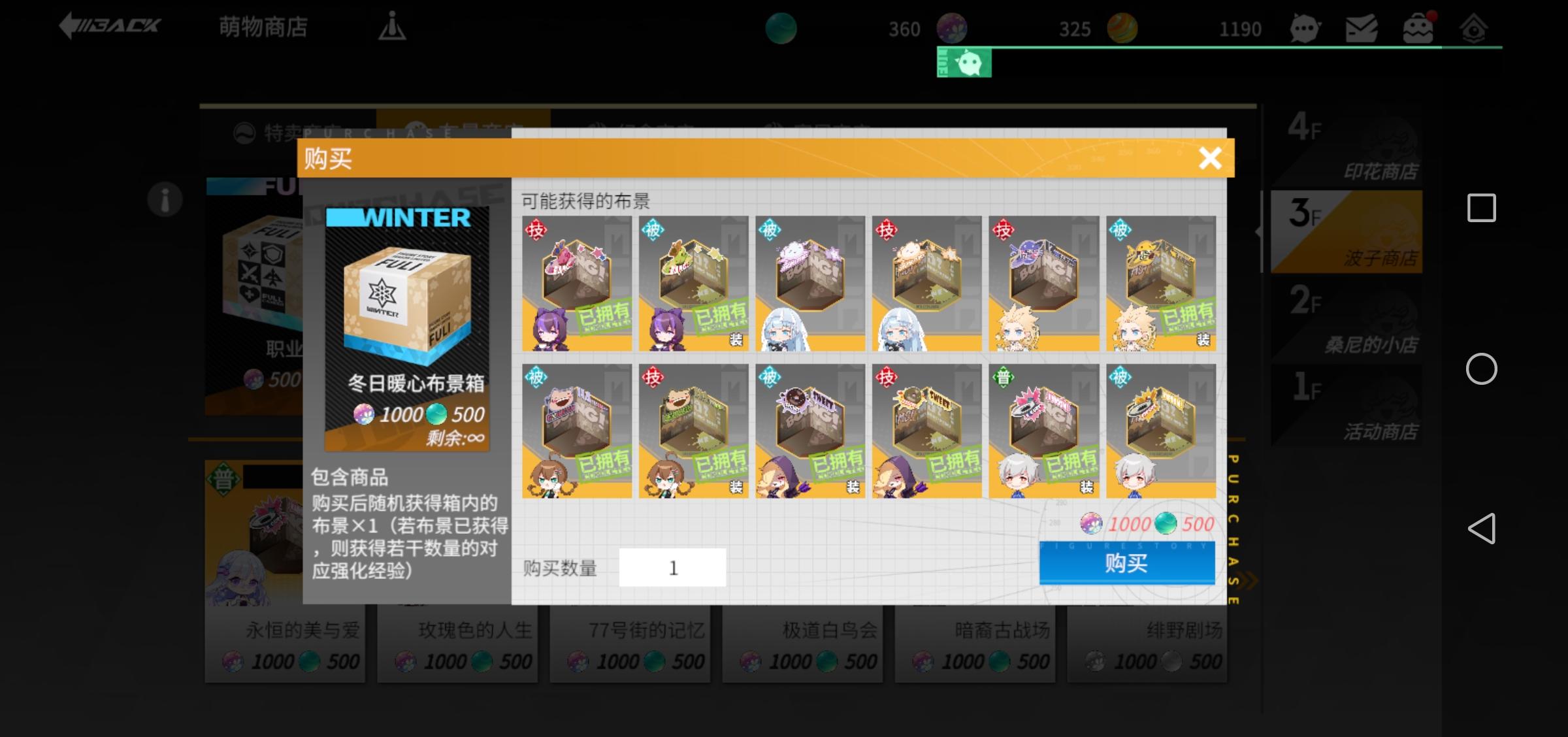The height and width of the screenshot is (737, 1568).
Task: Open the mail inbox icon
Action: click(1362, 27)
